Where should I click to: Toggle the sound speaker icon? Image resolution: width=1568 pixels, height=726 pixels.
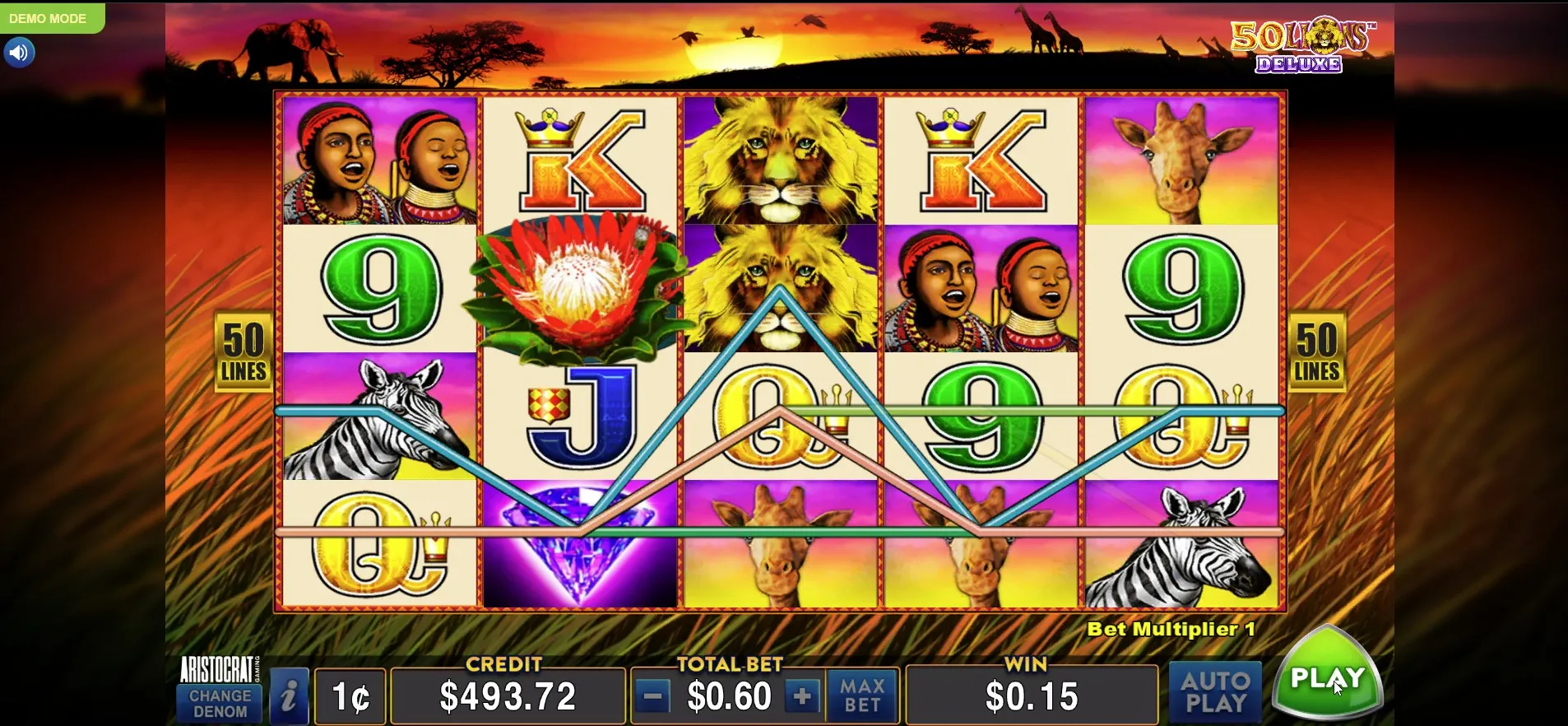coord(19,54)
